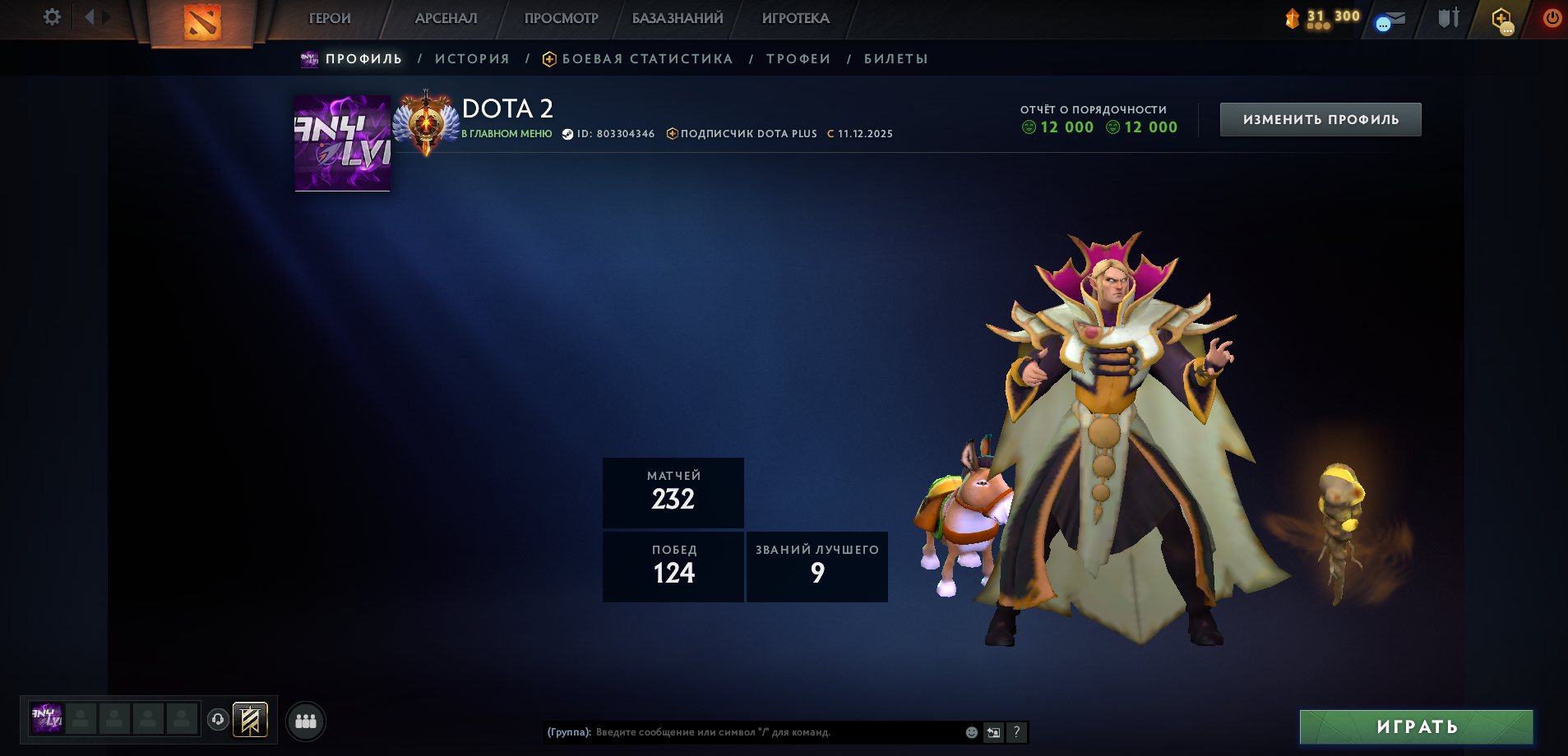Open the ПРОСМОТР menu
The image size is (1568, 756).
(561, 18)
